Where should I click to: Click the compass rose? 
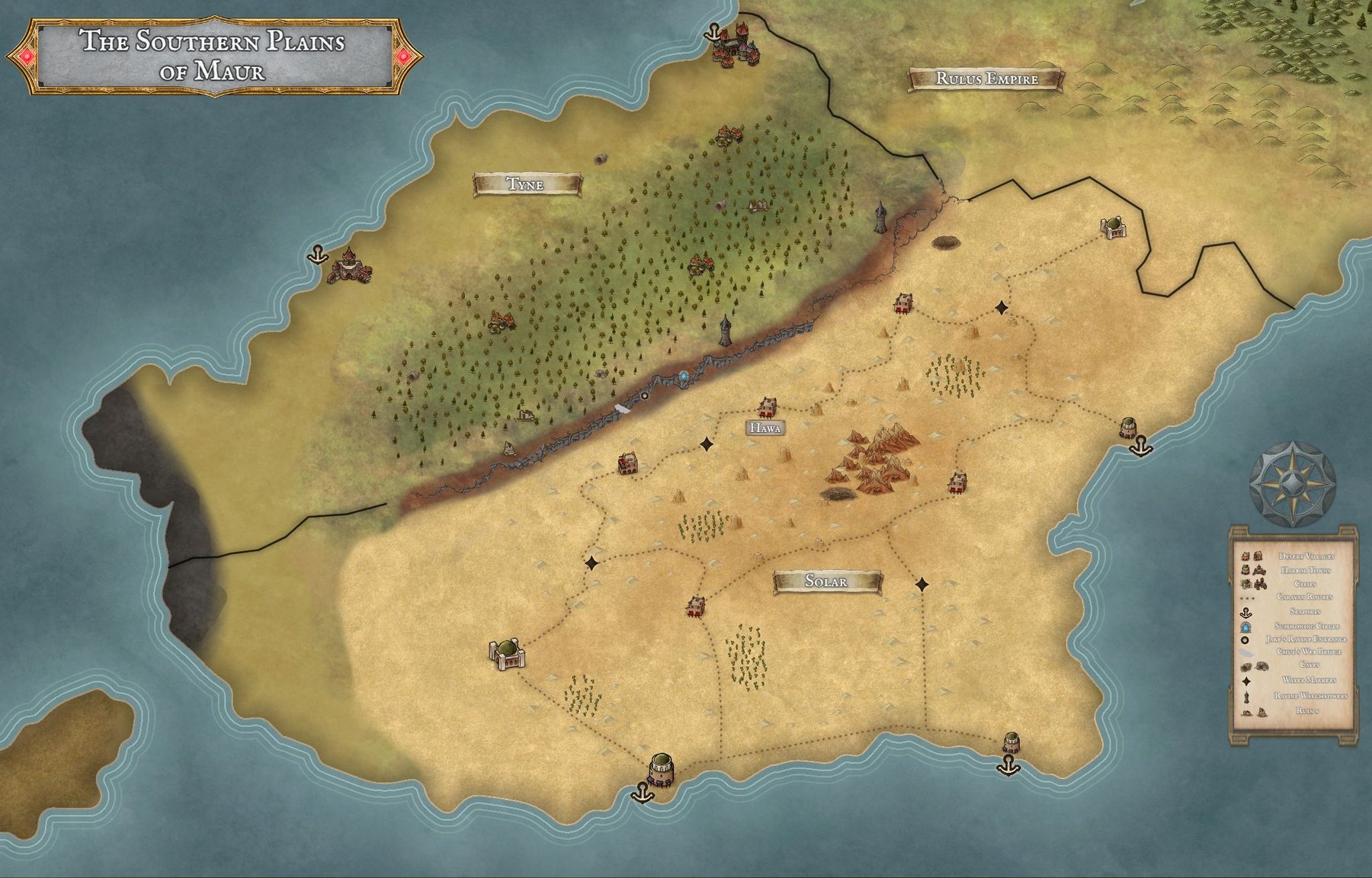[x=1292, y=484]
